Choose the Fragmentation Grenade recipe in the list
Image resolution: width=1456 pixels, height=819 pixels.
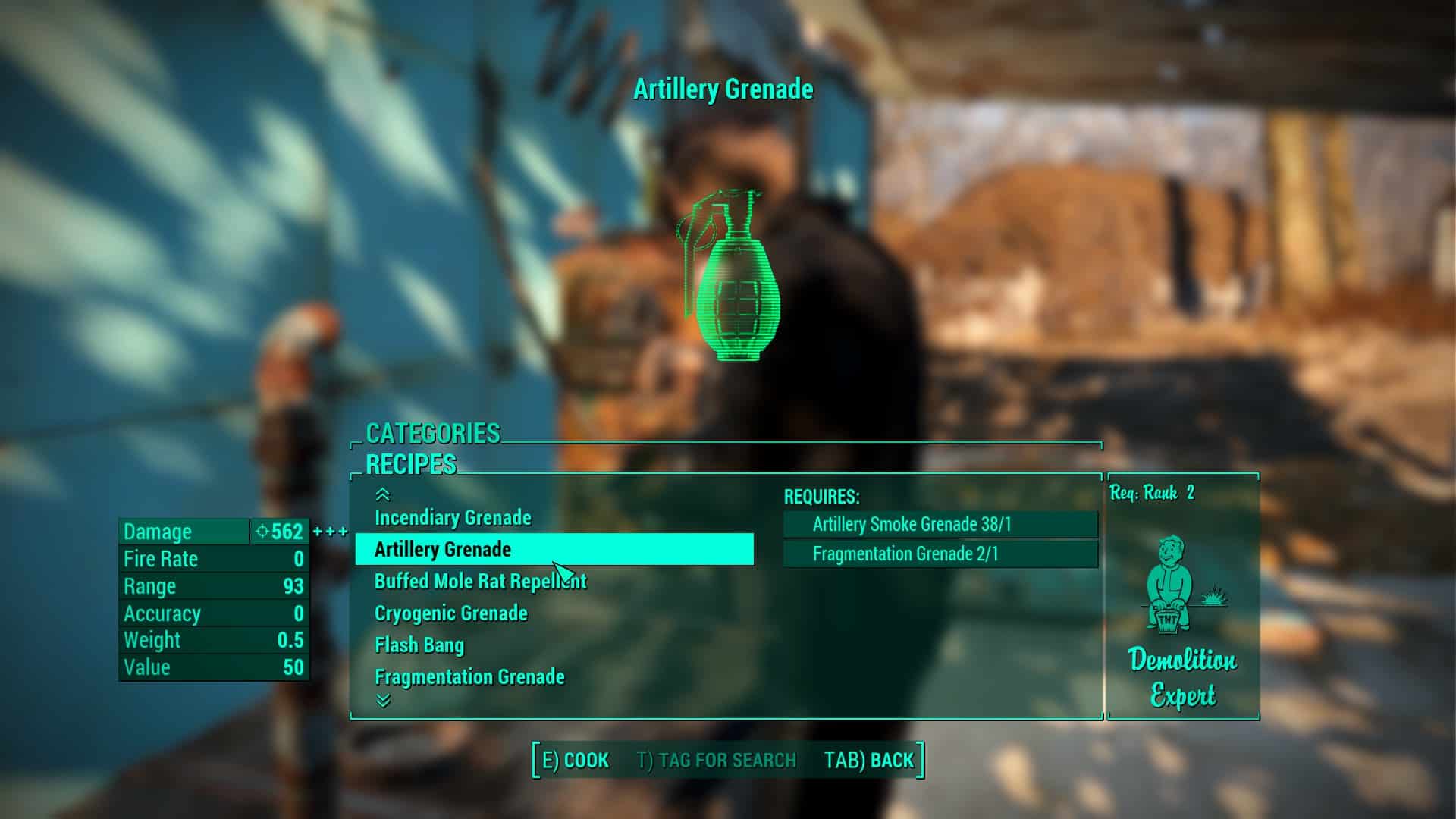[x=469, y=677]
